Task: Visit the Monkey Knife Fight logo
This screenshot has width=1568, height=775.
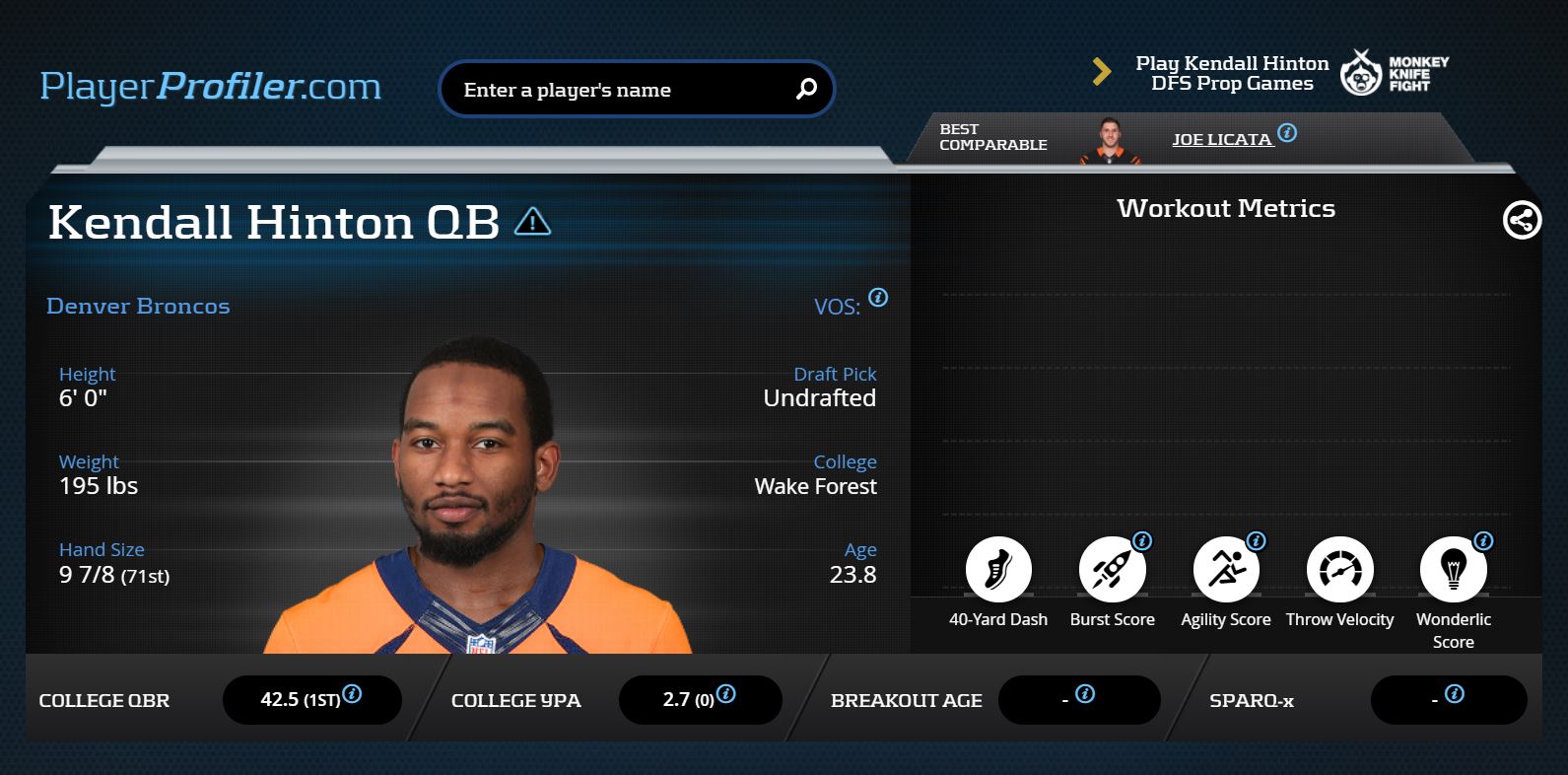Action: tap(1395, 73)
